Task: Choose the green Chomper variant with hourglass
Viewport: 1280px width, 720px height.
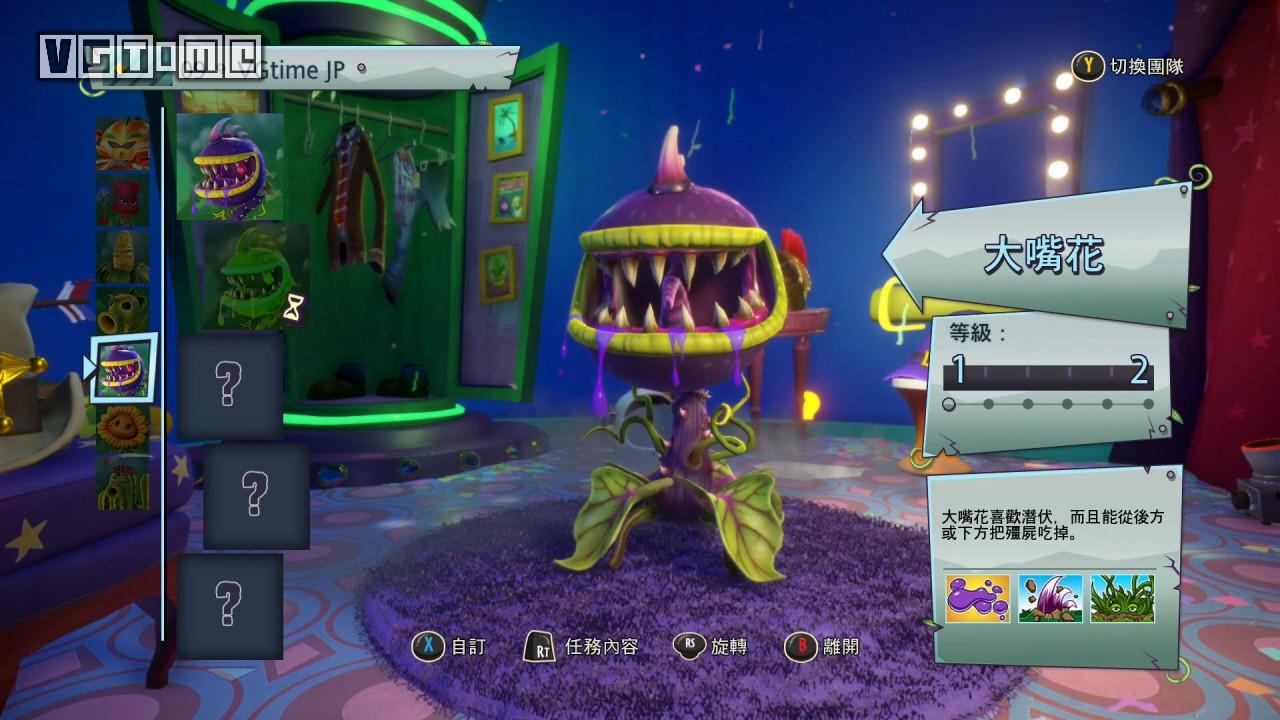Action: tap(256, 277)
